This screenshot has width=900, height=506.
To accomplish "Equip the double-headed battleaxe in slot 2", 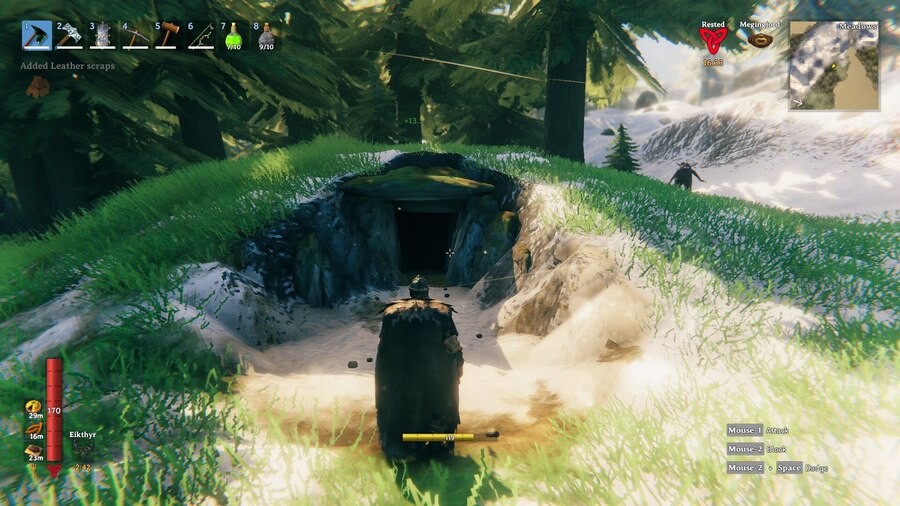I will [70, 36].
